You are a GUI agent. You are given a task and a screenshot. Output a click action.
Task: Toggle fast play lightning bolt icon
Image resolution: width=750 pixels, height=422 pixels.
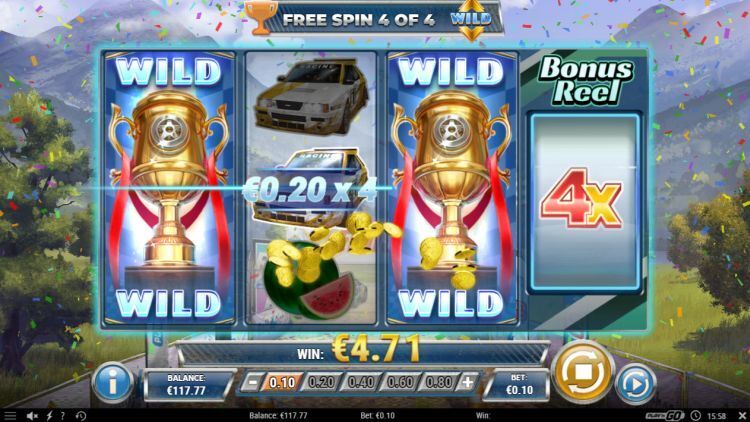(x=49, y=415)
